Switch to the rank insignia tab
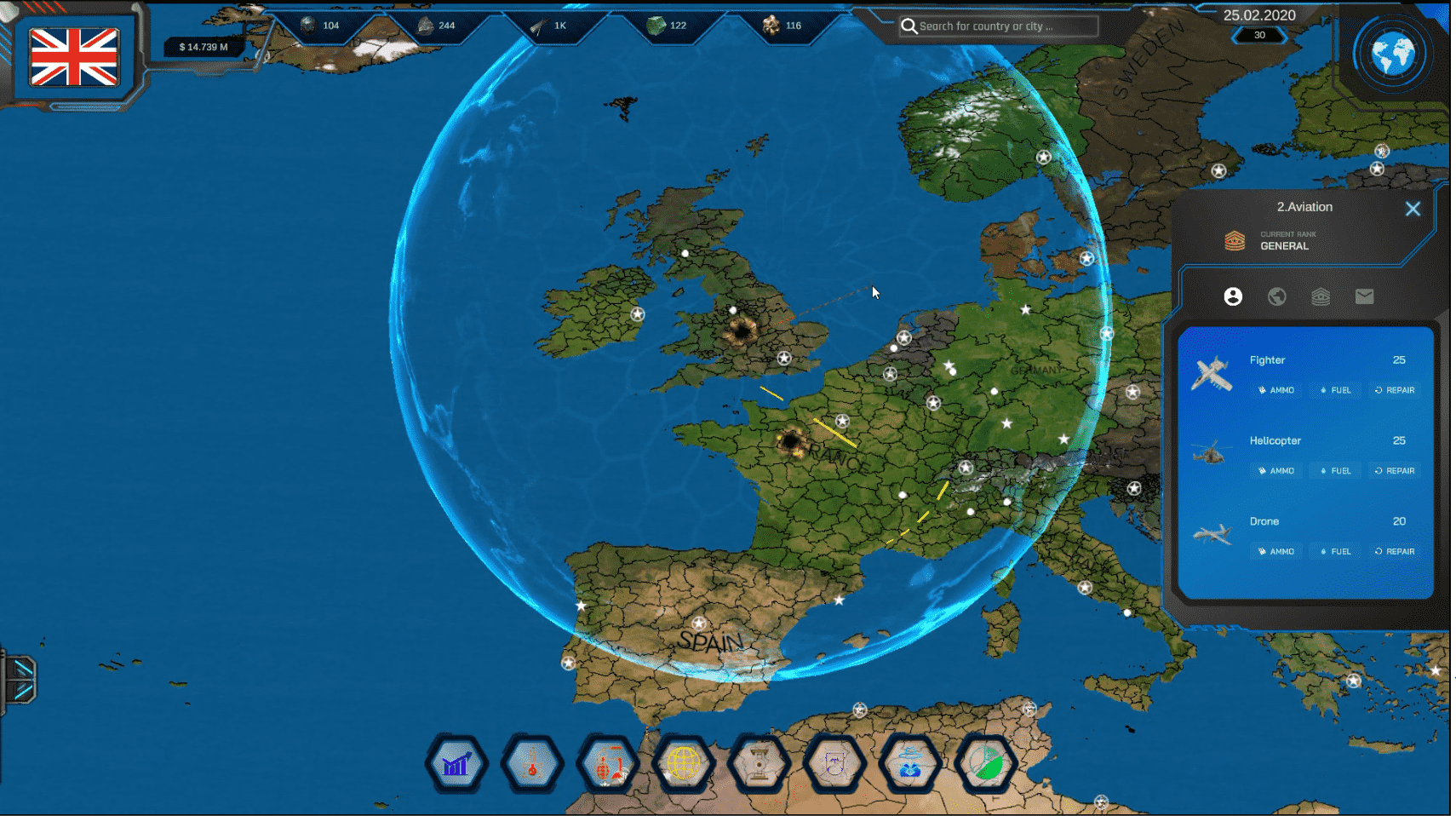 coord(1321,296)
